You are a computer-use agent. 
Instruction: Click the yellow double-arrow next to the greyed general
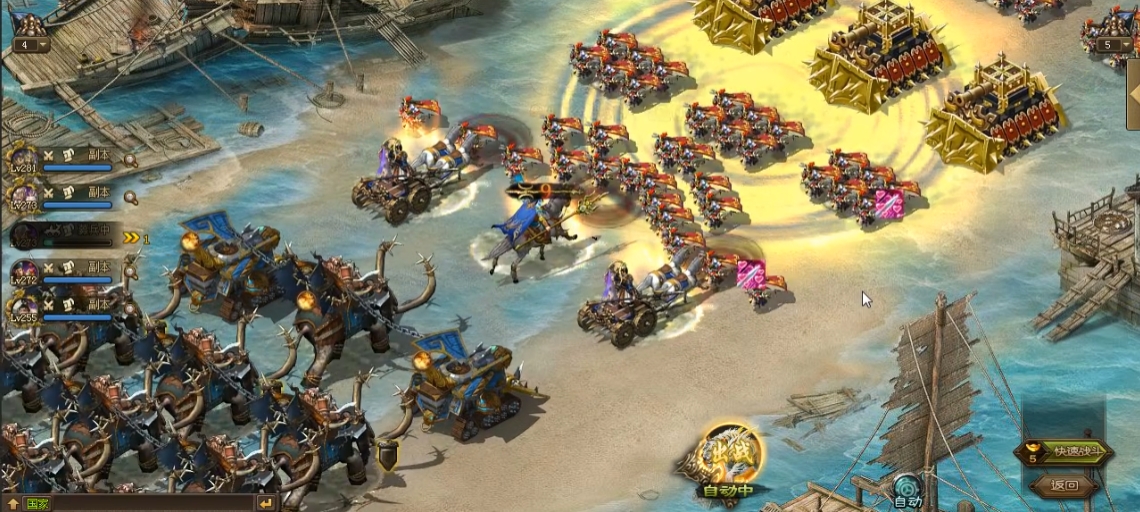[x=131, y=238]
